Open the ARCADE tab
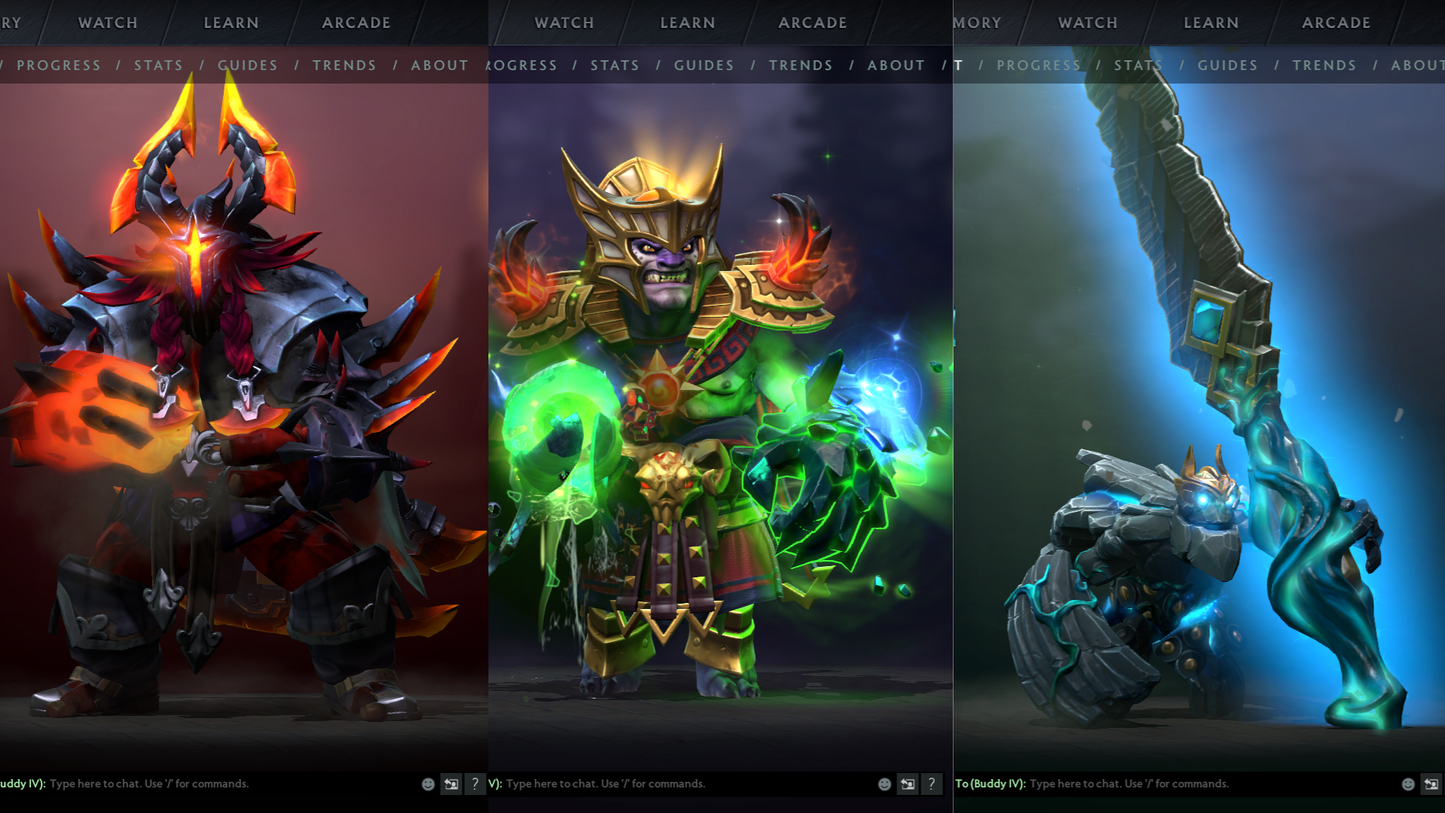Screen dimensions: 1445x813 (356, 22)
